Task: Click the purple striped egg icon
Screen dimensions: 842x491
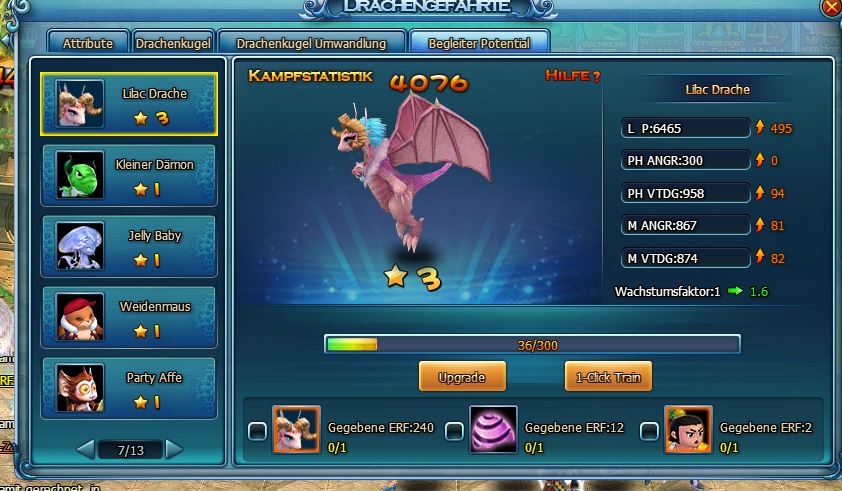Action: point(493,430)
